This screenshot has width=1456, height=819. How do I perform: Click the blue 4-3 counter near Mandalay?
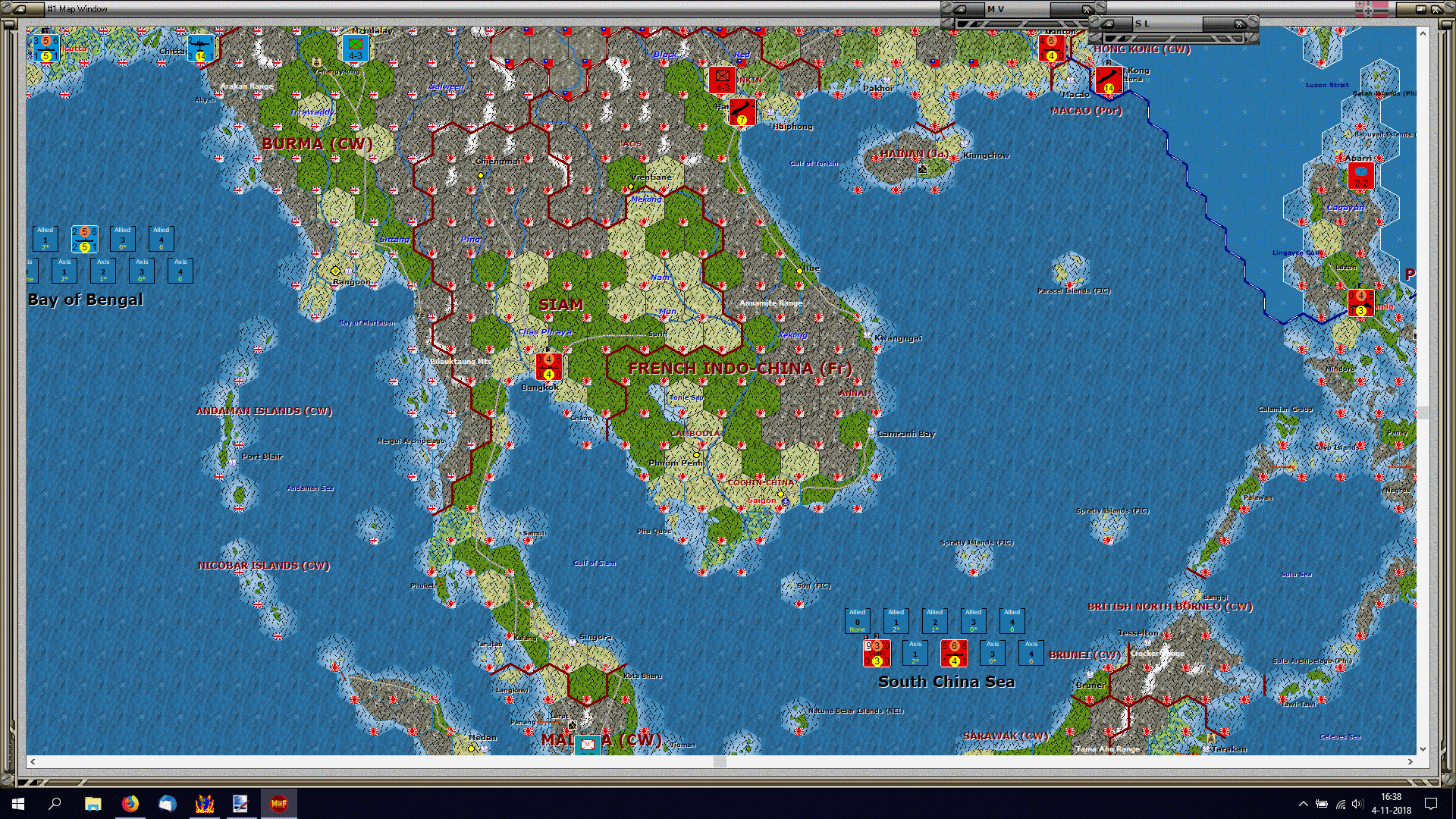[x=354, y=48]
